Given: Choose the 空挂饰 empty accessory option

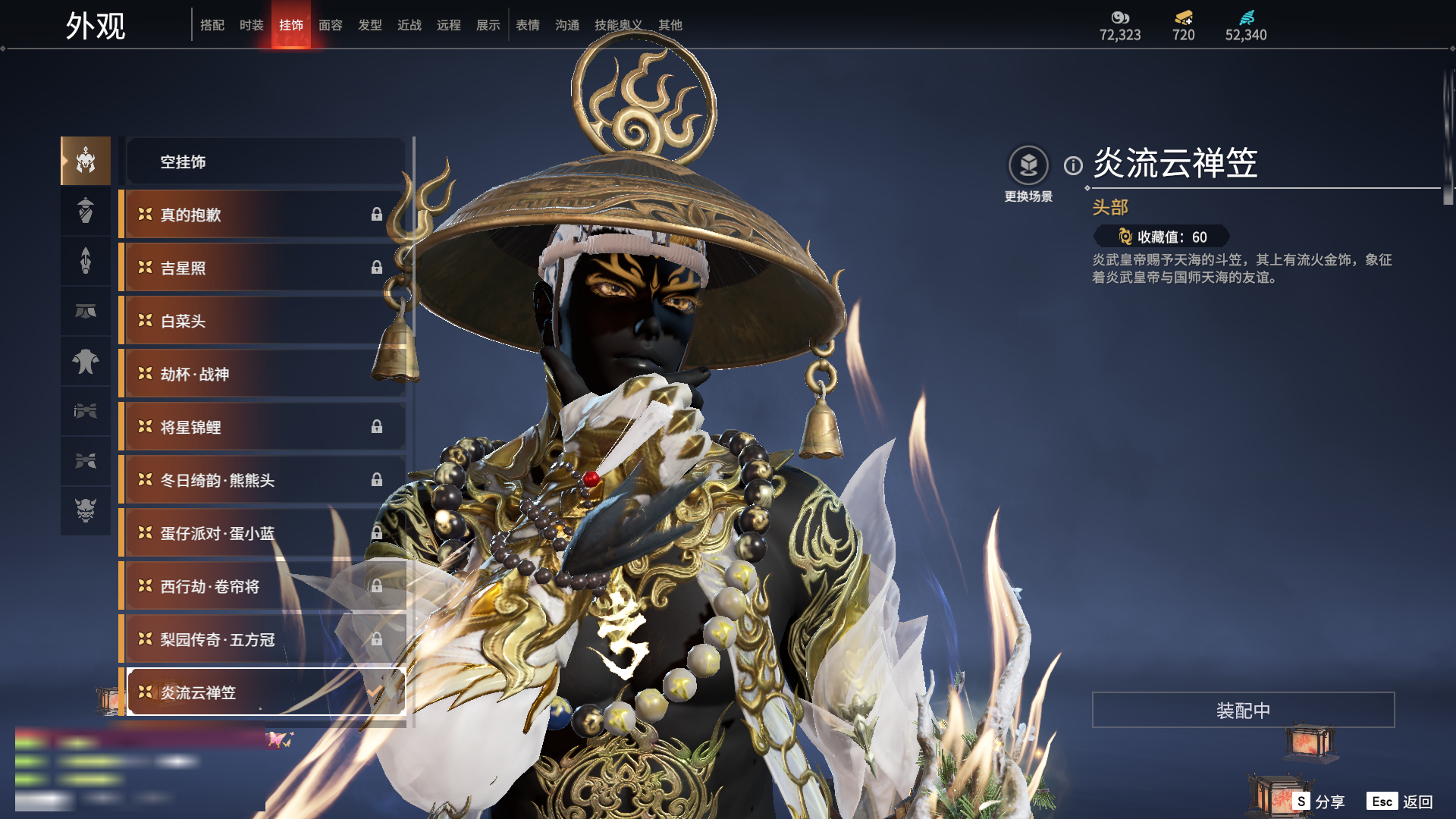Looking at the screenshot, I should 265,162.
